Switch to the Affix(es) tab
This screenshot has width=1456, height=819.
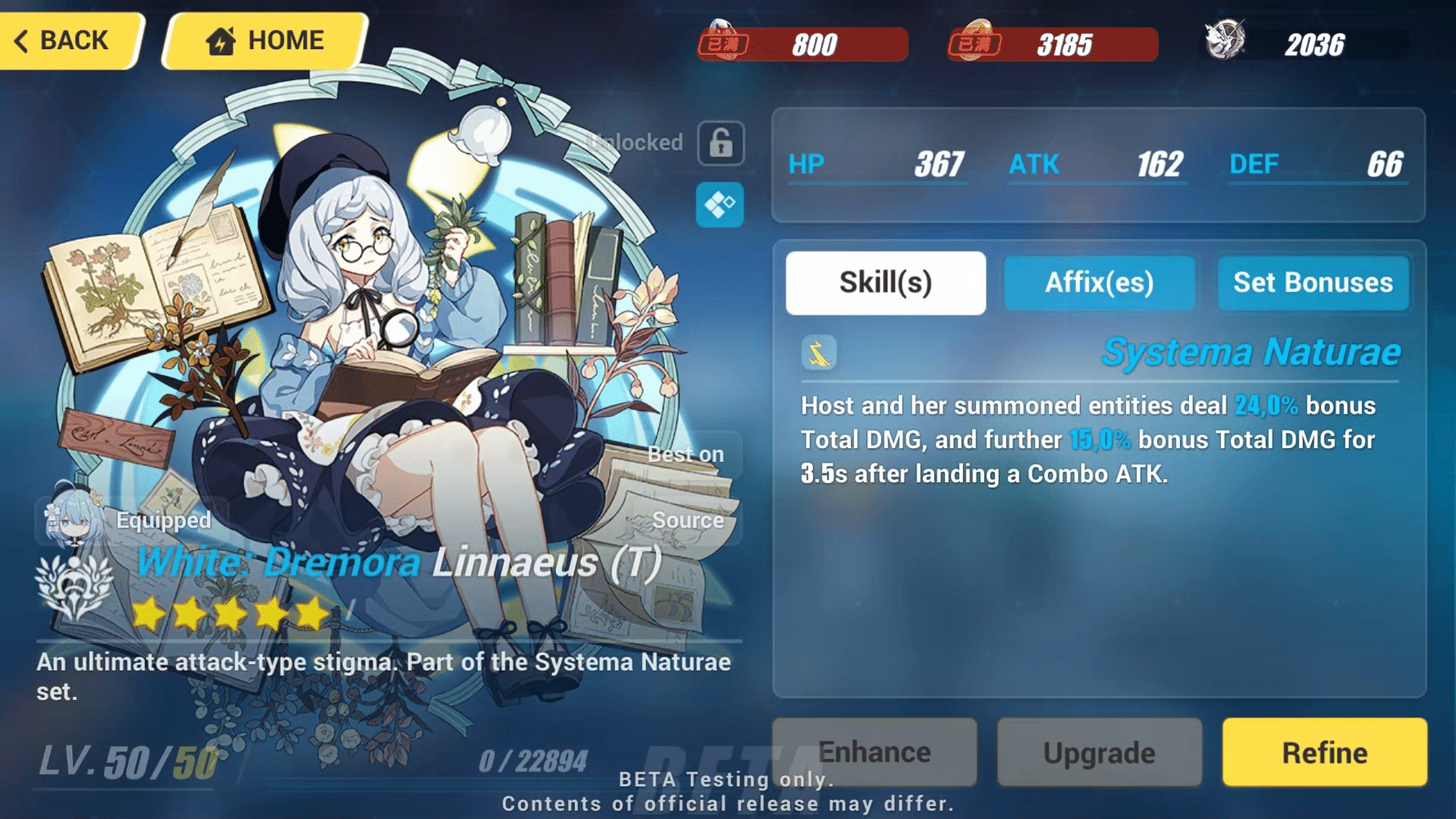pyautogui.click(x=1099, y=283)
